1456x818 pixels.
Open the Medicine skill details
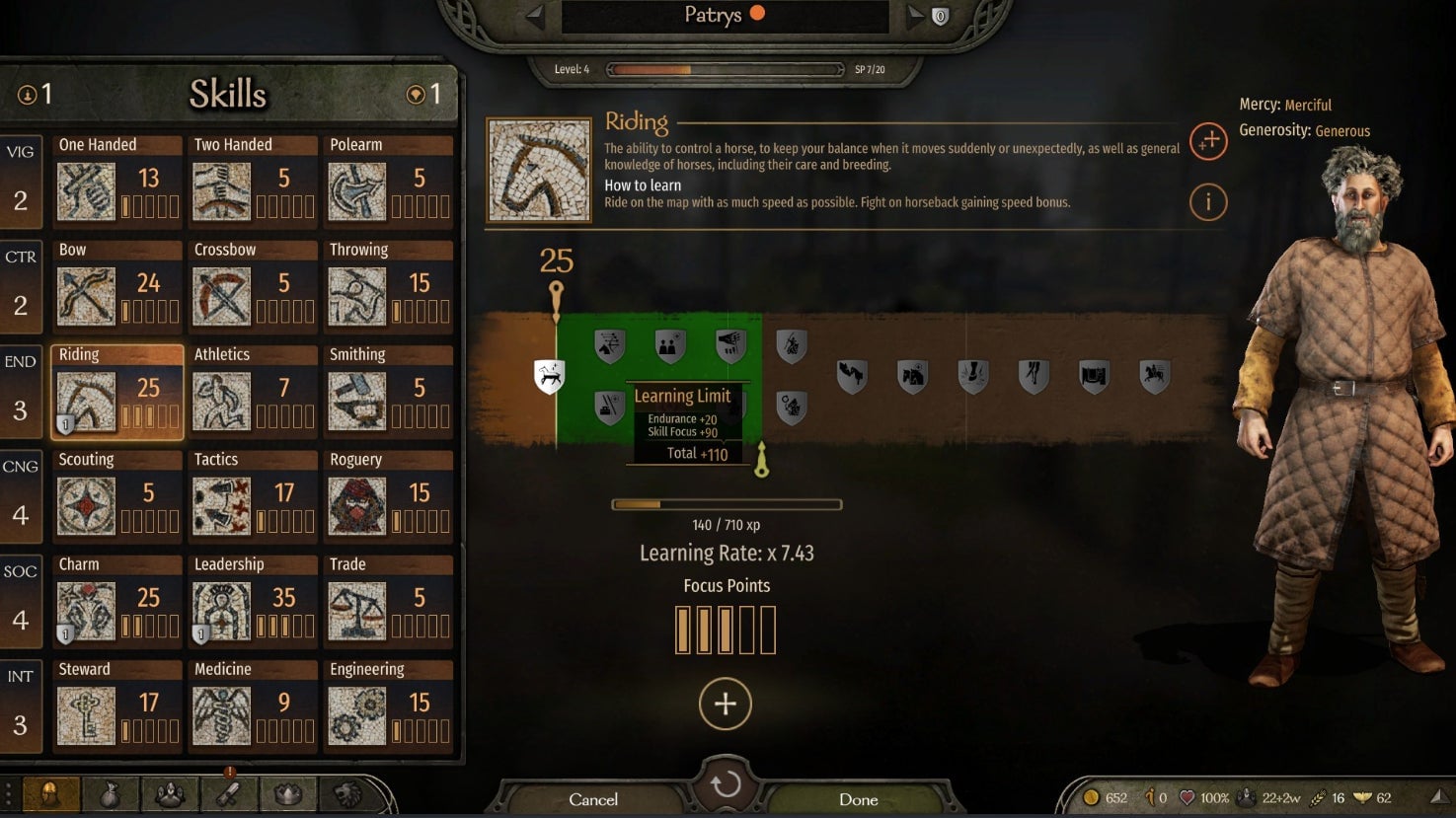point(254,705)
